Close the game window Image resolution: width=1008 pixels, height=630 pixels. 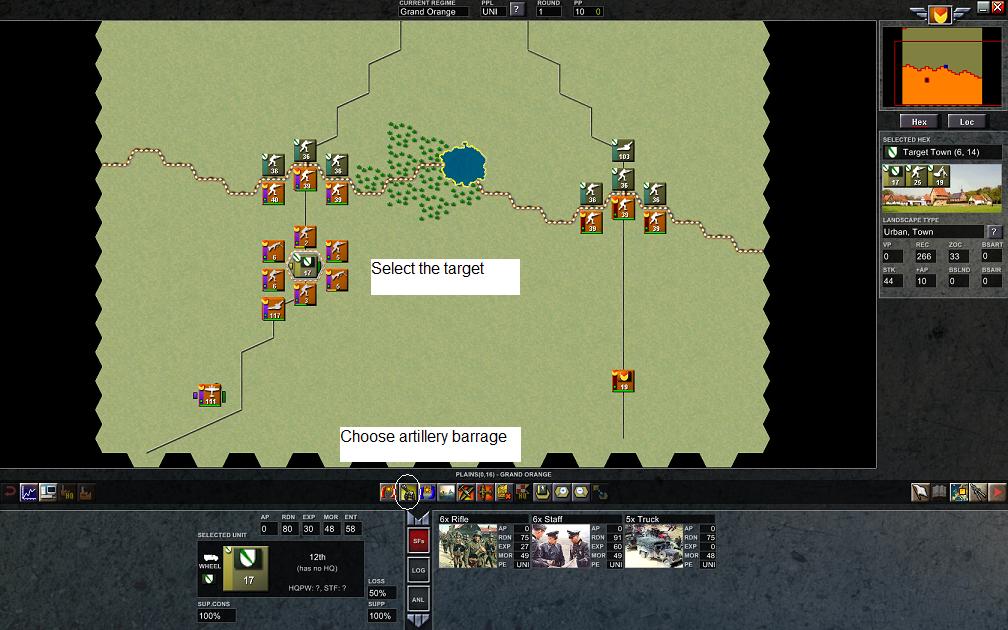tap(997, 6)
